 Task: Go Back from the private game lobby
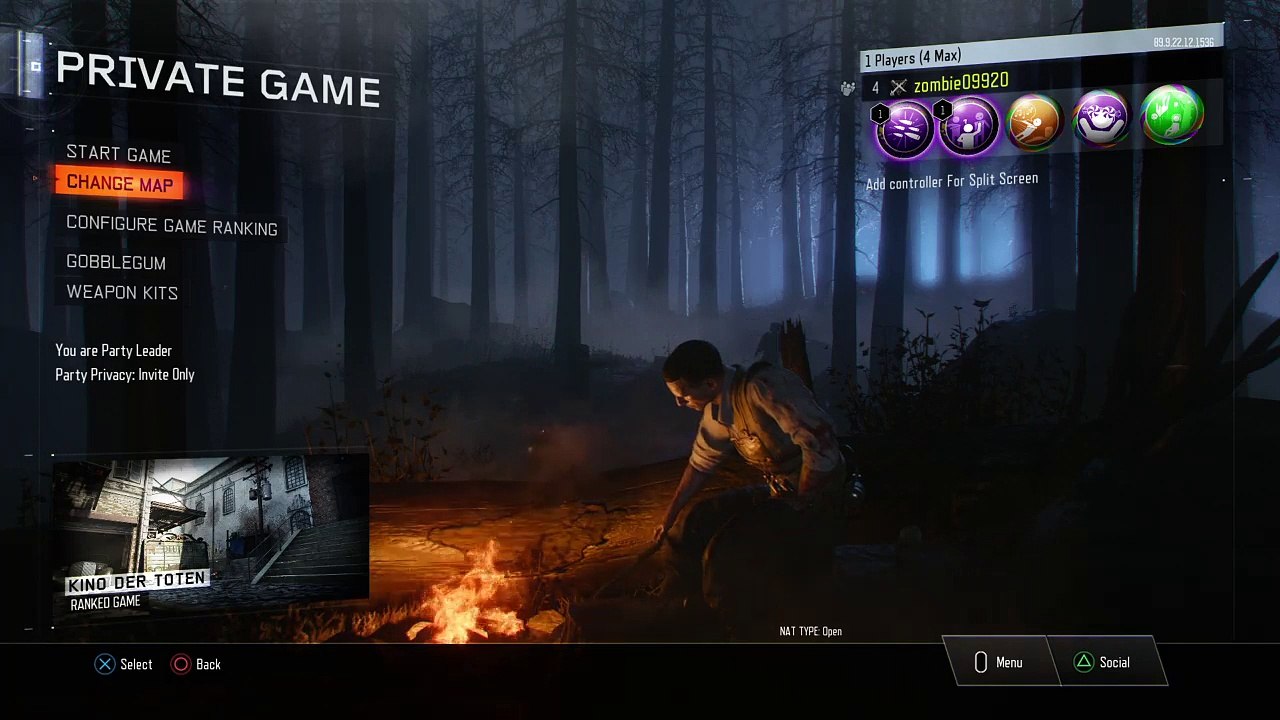[196, 664]
